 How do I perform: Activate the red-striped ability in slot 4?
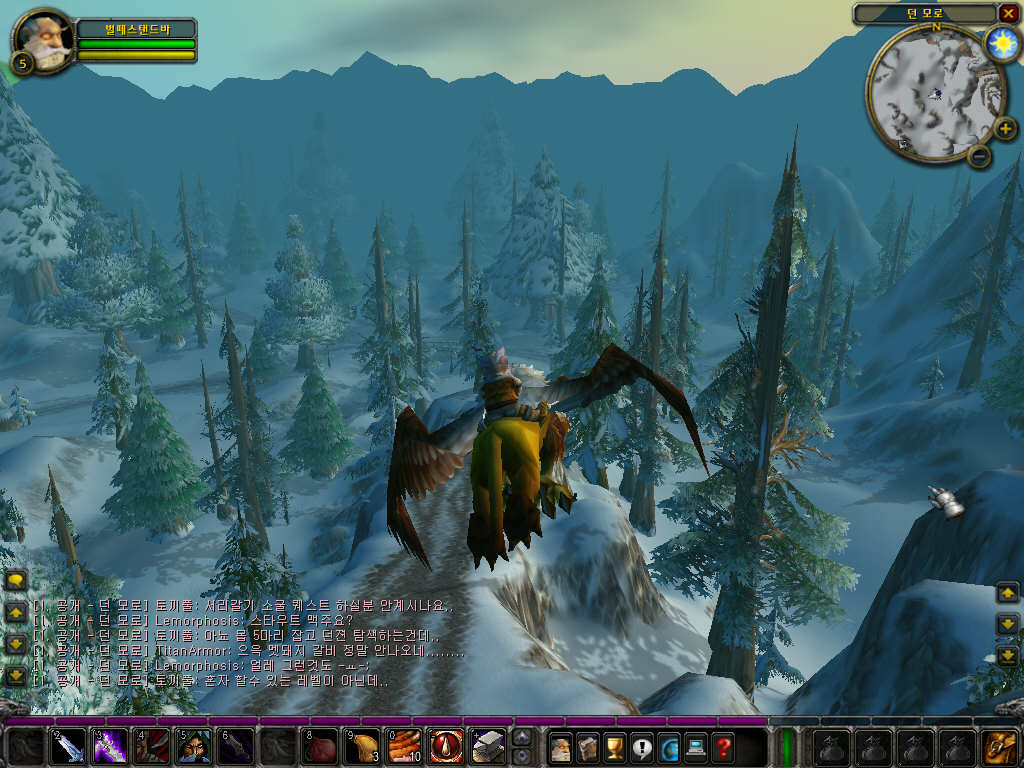(152, 747)
